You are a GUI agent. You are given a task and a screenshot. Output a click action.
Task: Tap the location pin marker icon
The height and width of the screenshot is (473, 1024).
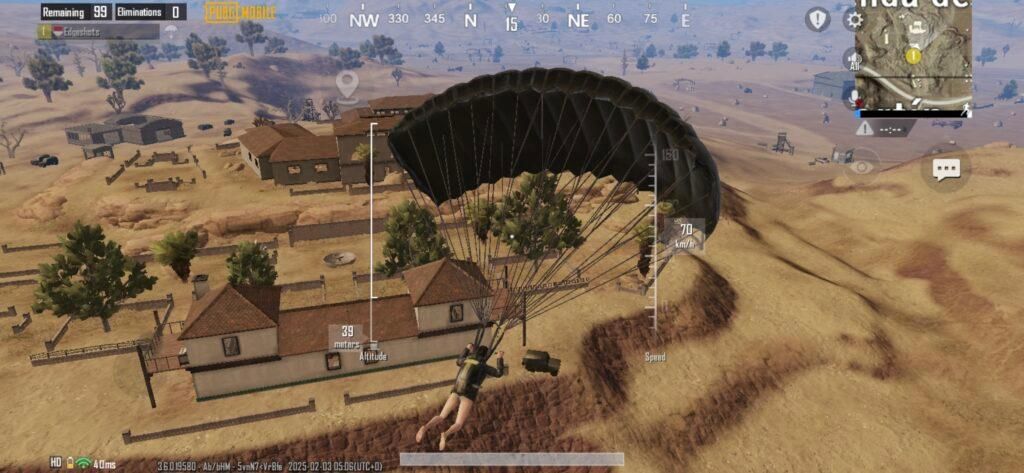[347, 86]
